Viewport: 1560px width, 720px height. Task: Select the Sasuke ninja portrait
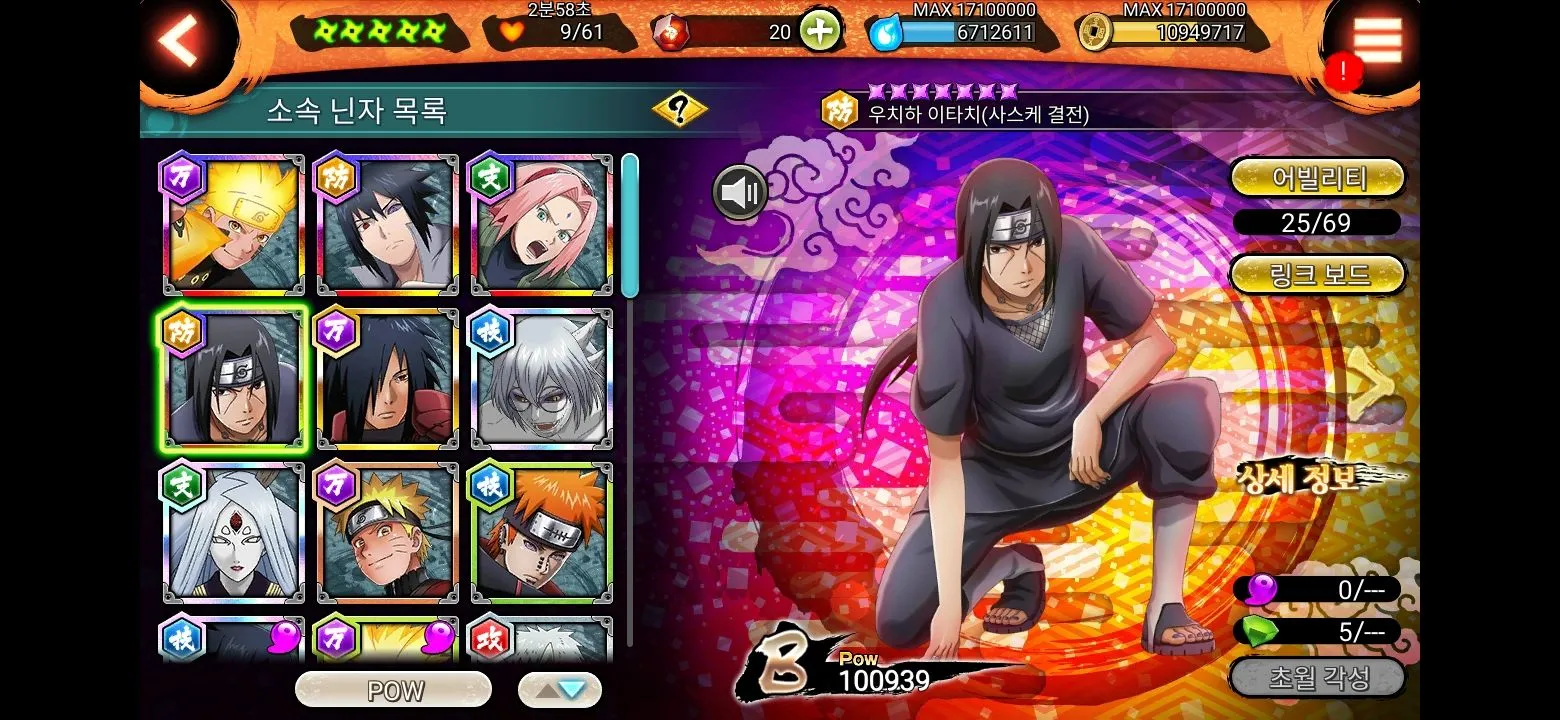(x=388, y=225)
